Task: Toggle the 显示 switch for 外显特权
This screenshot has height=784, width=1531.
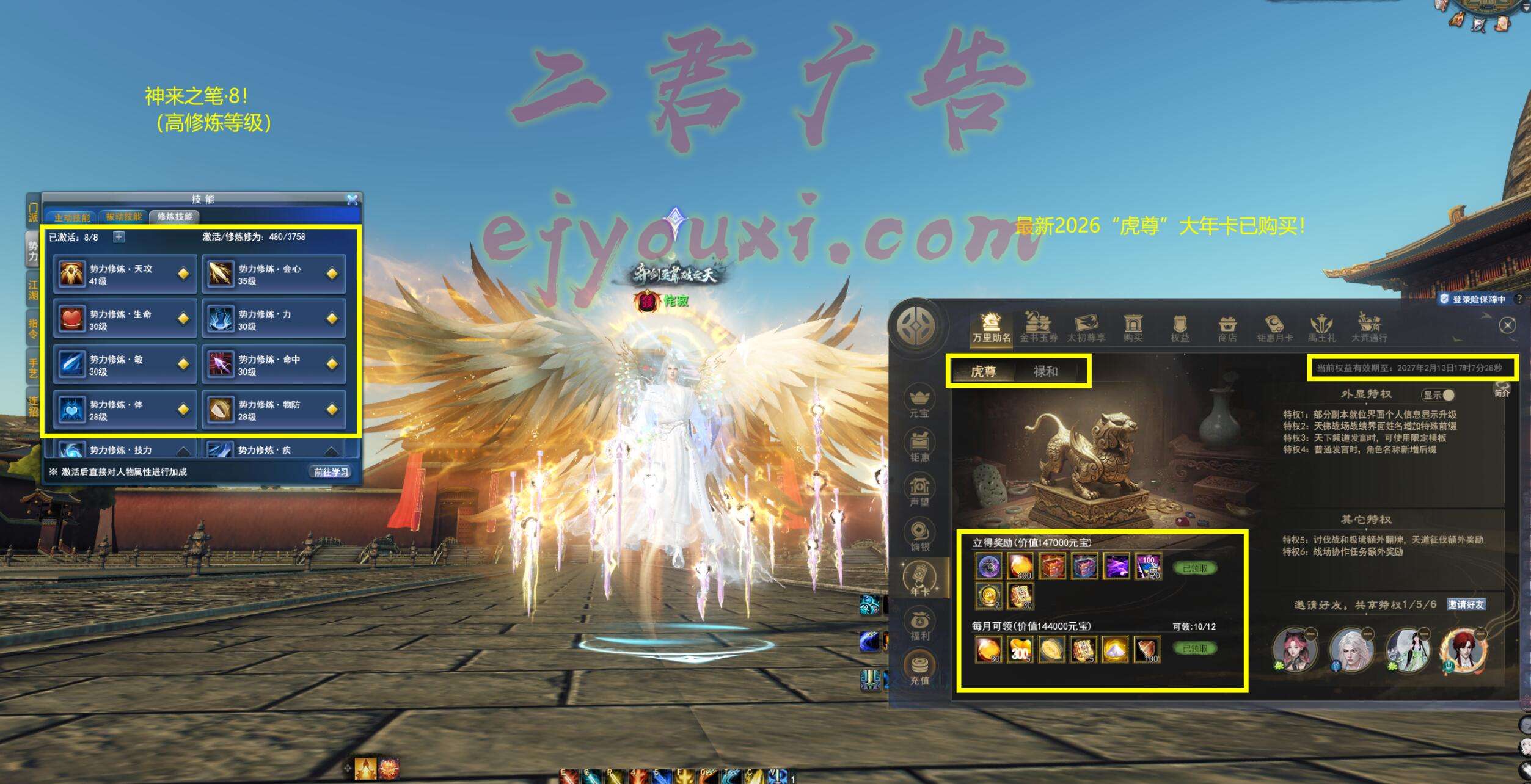Action: tap(1439, 395)
